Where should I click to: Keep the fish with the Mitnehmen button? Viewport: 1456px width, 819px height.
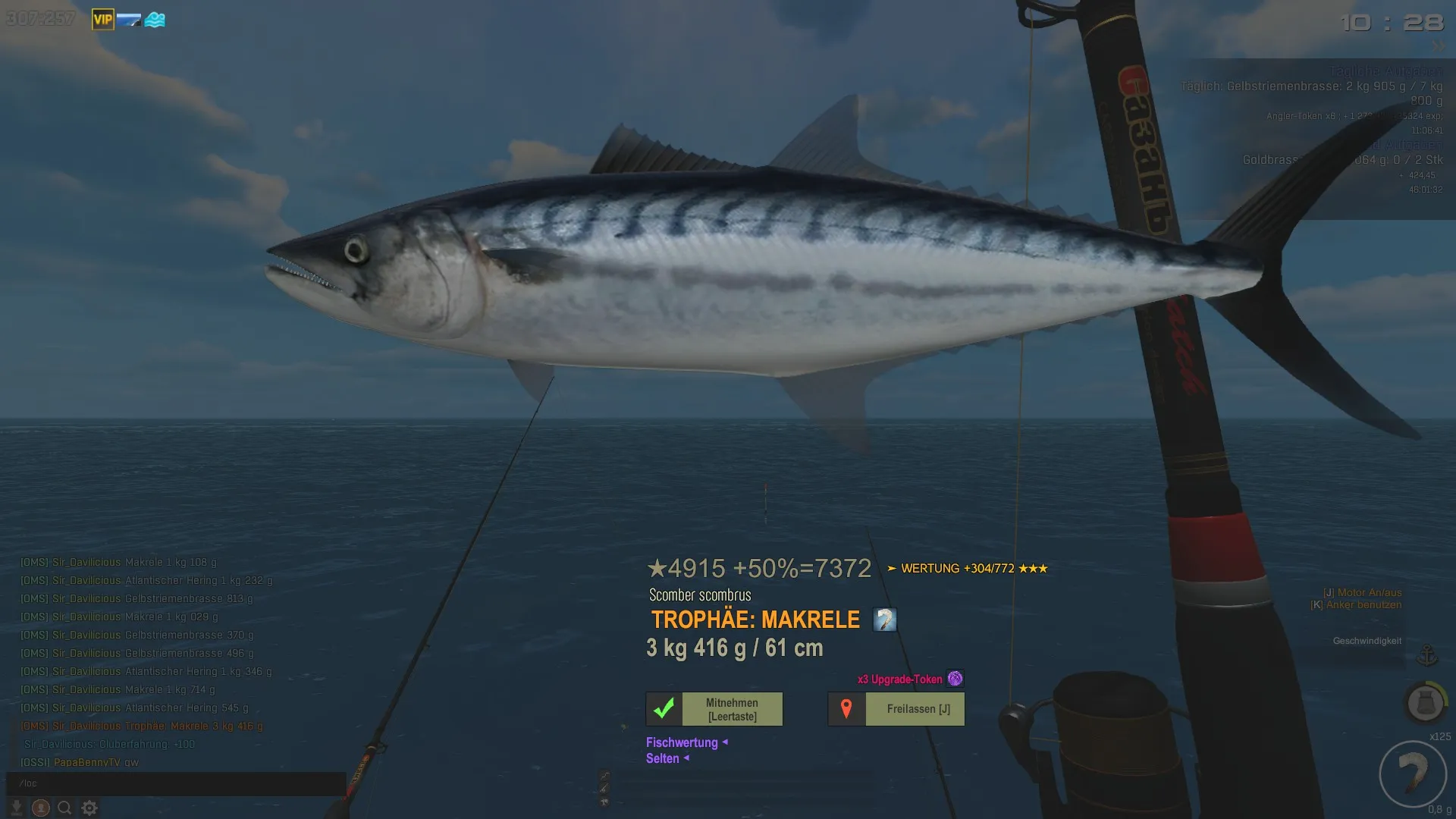tap(714, 709)
